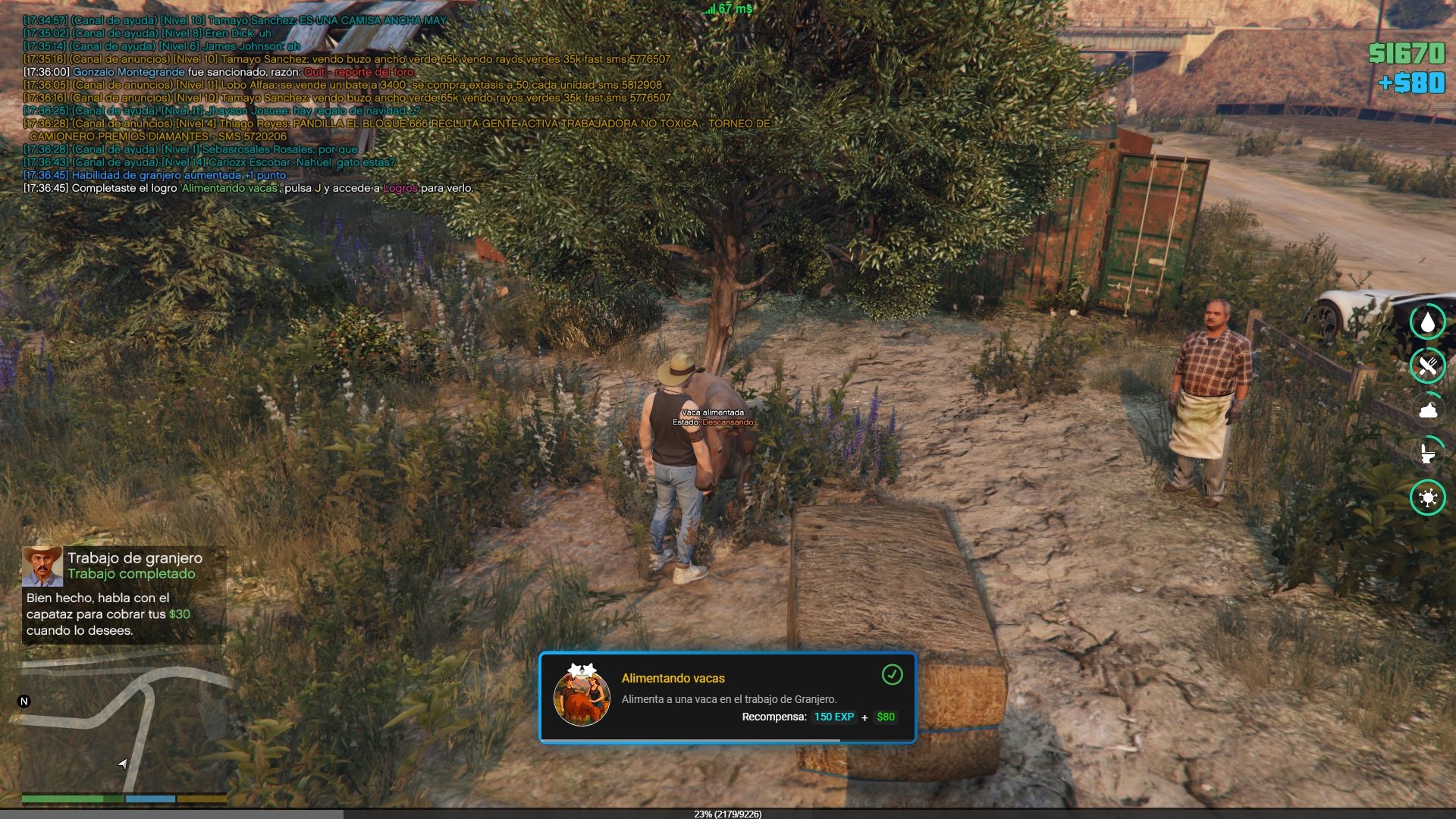Click the pink Logros link in chat
The width and height of the screenshot is (1456, 819).
[400, 188]
